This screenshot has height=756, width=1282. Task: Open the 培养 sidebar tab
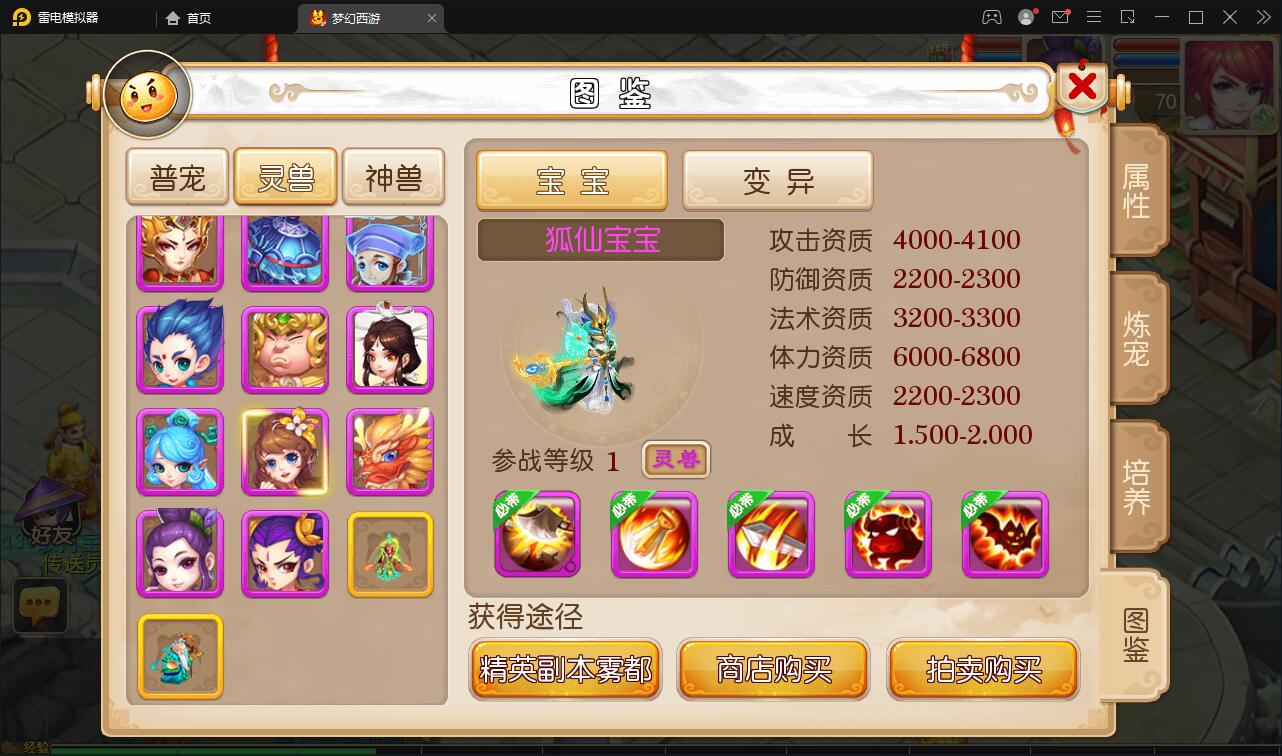(1138, 484)
